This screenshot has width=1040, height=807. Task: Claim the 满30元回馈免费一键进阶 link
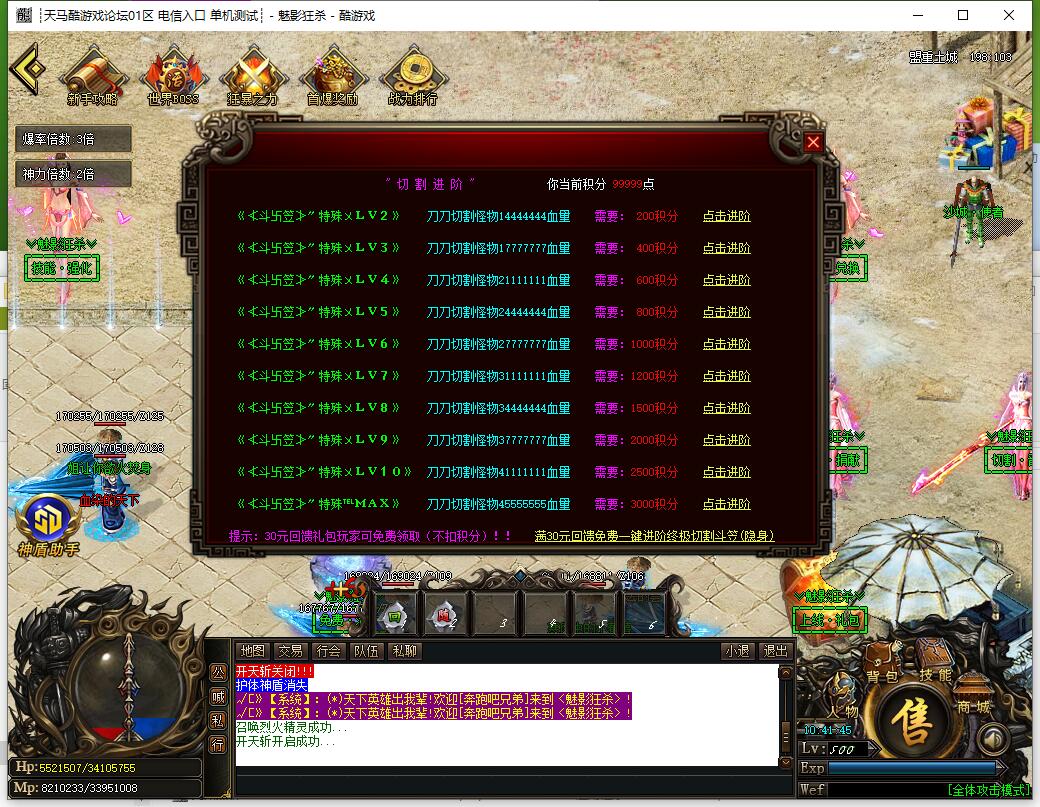click(x=654, y=536)
